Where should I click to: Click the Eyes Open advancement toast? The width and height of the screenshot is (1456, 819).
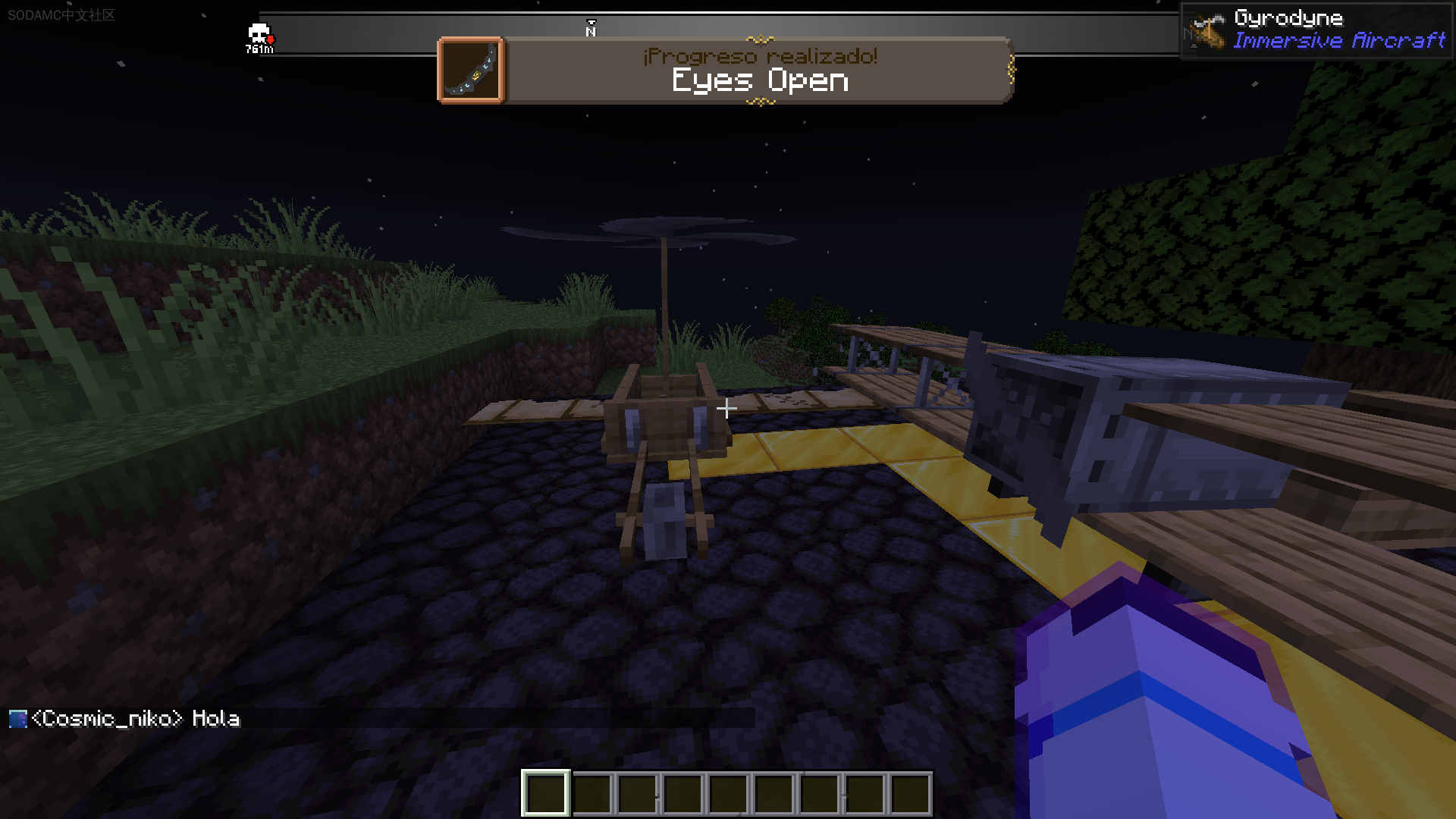(x=758, y=70)
